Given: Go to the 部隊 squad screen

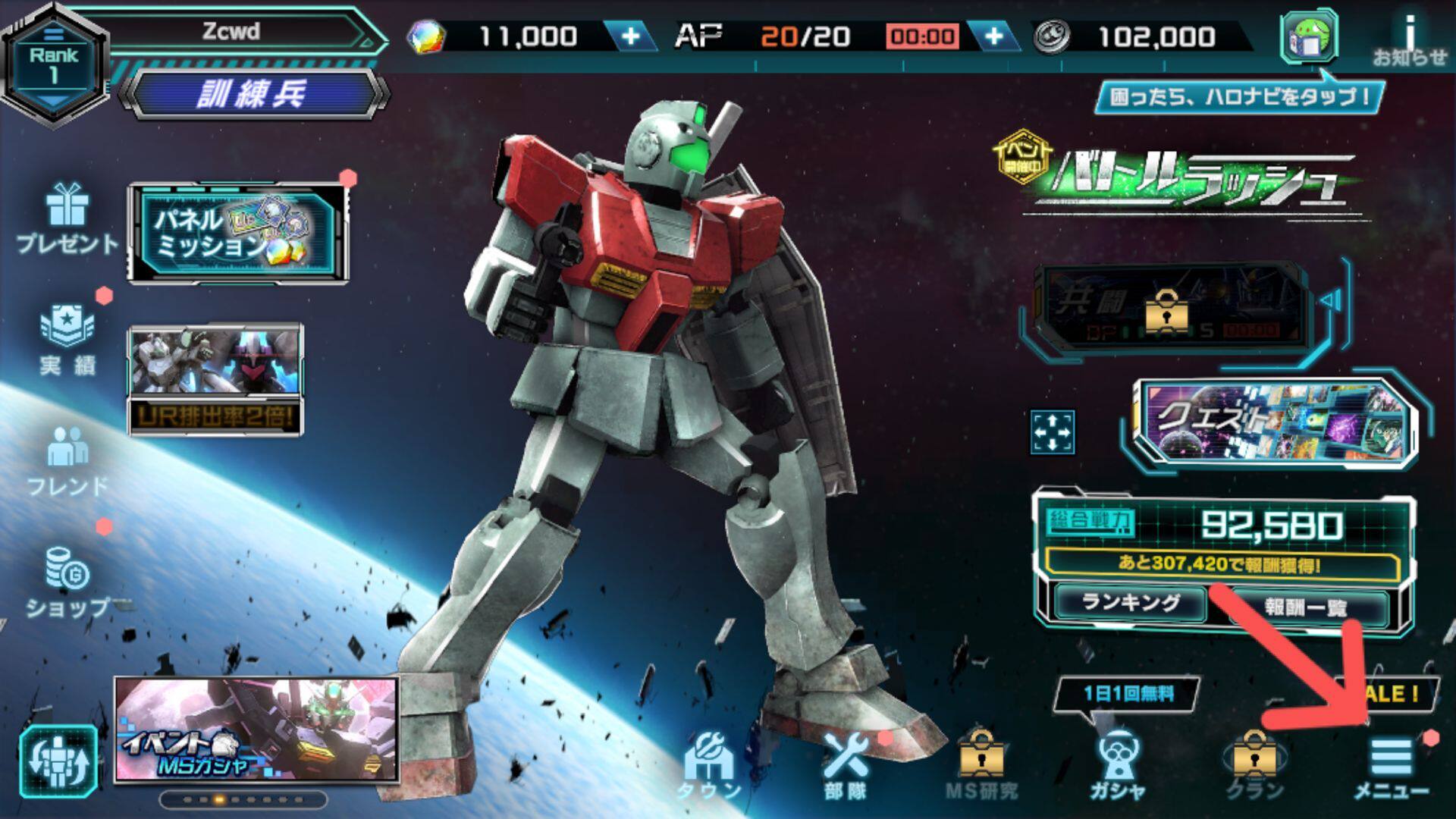Looking at the screenshot, I should 846,766.
